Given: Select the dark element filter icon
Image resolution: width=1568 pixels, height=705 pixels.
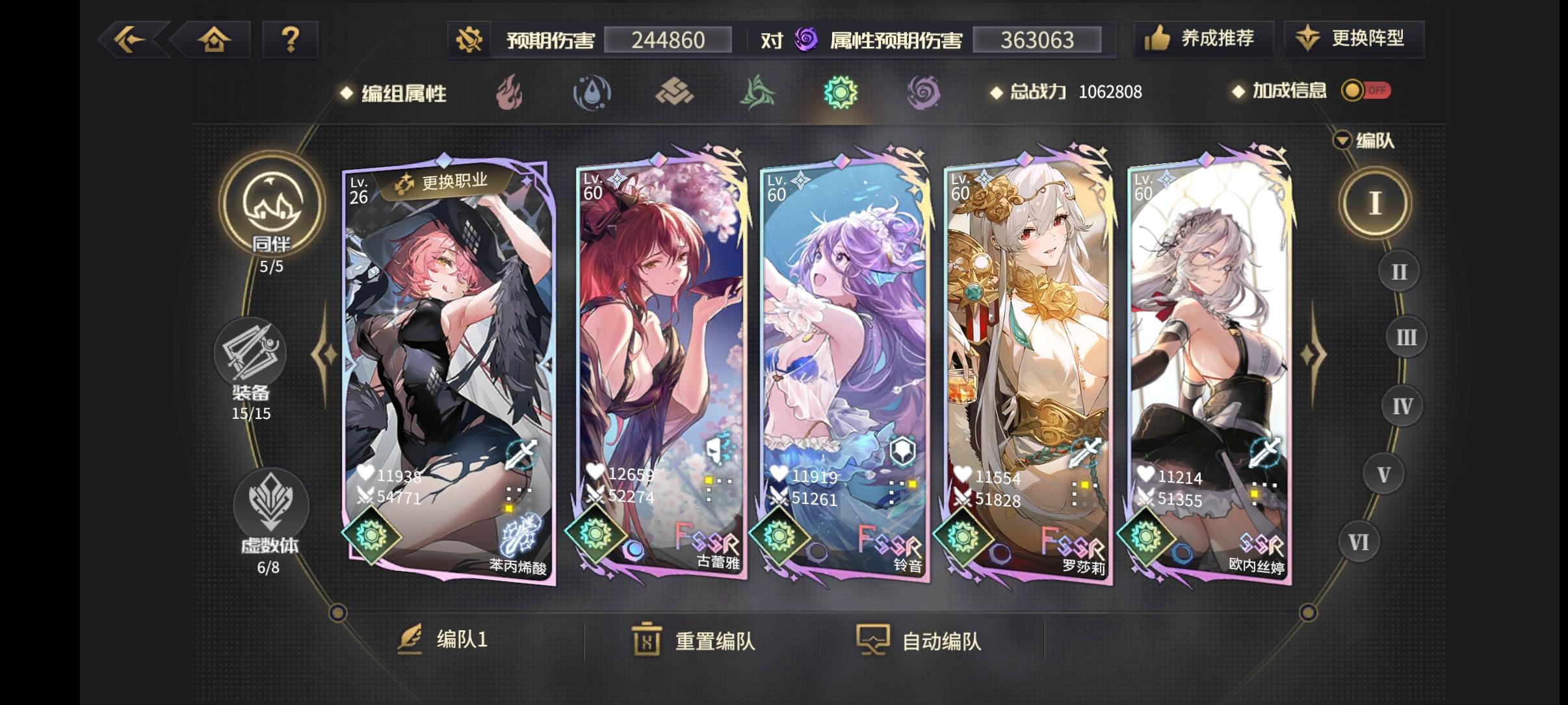Looking at the screenshot, I should pos(926,94).
